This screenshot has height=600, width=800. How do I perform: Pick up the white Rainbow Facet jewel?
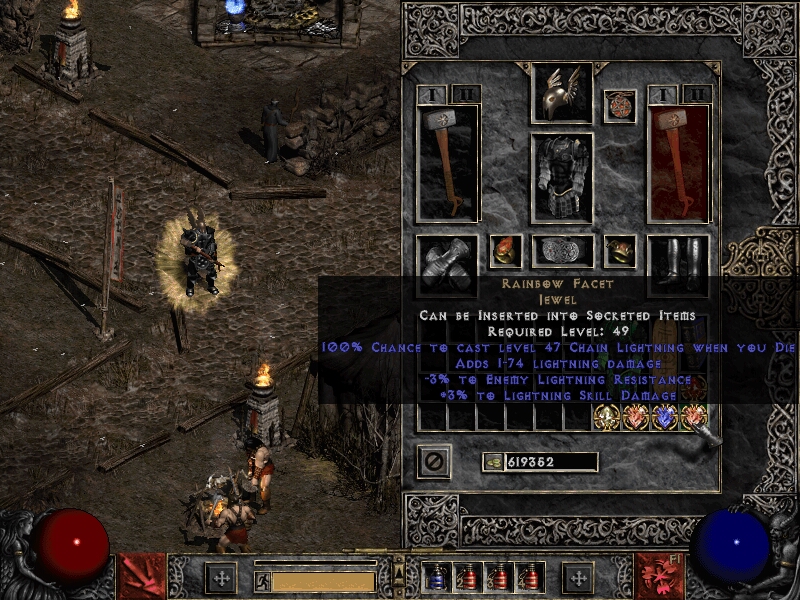[x=607, y=418]
